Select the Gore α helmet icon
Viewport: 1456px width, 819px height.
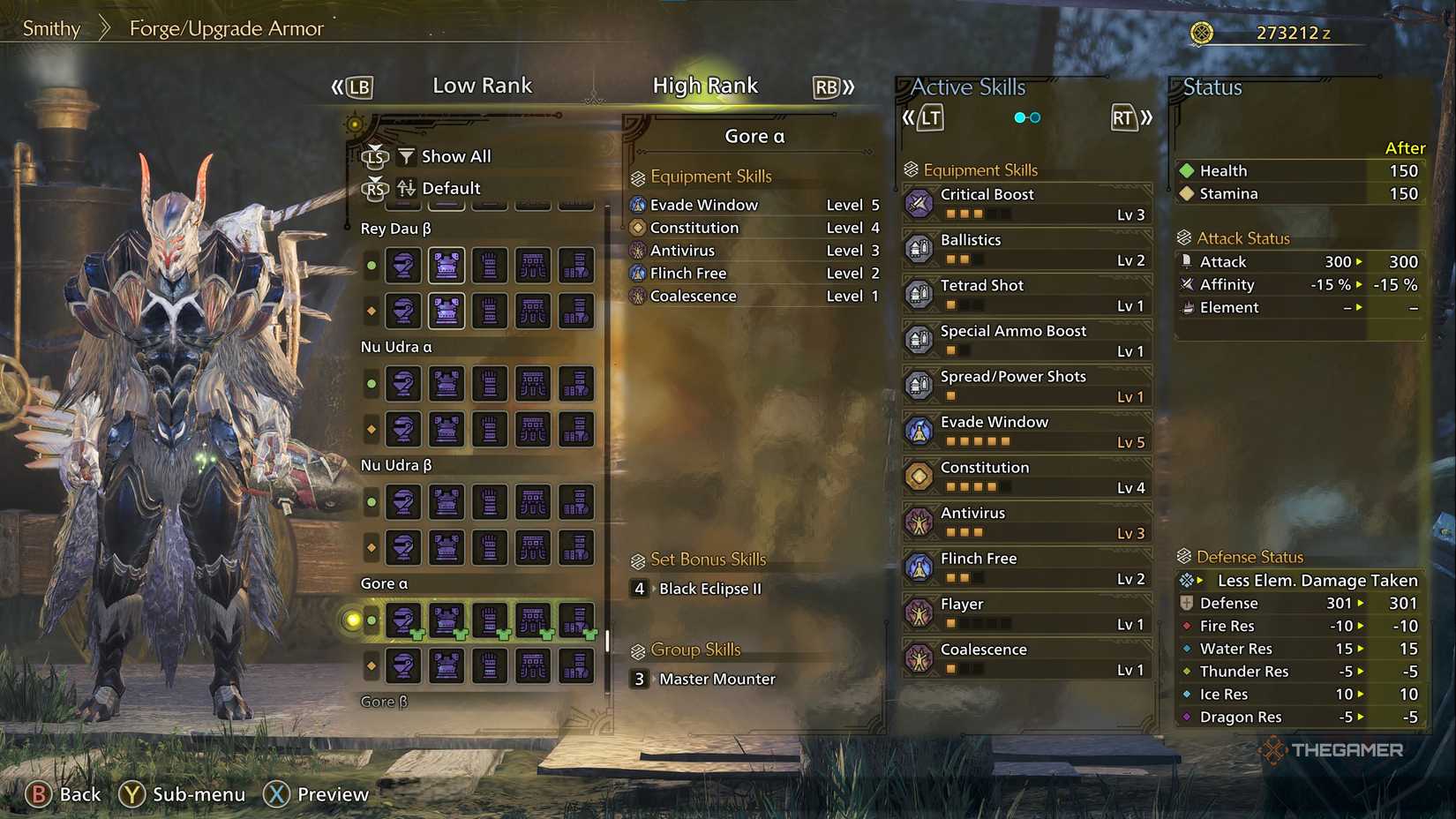pos(403,620)
